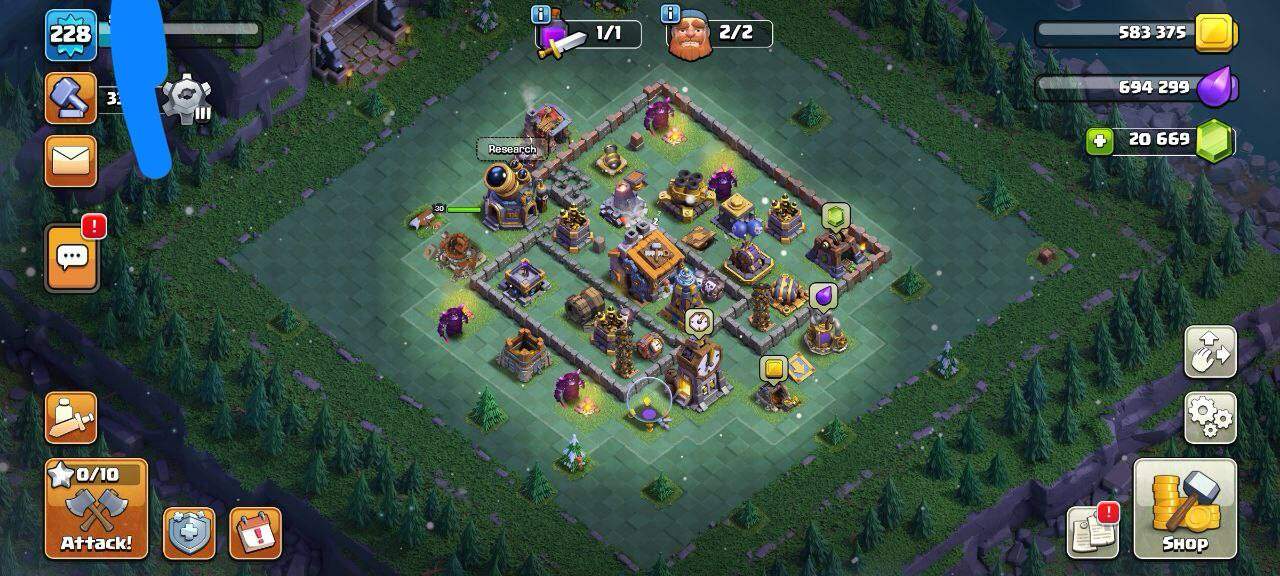
Task: Open the settings gears button
Action: click(x=1210, y=417)
